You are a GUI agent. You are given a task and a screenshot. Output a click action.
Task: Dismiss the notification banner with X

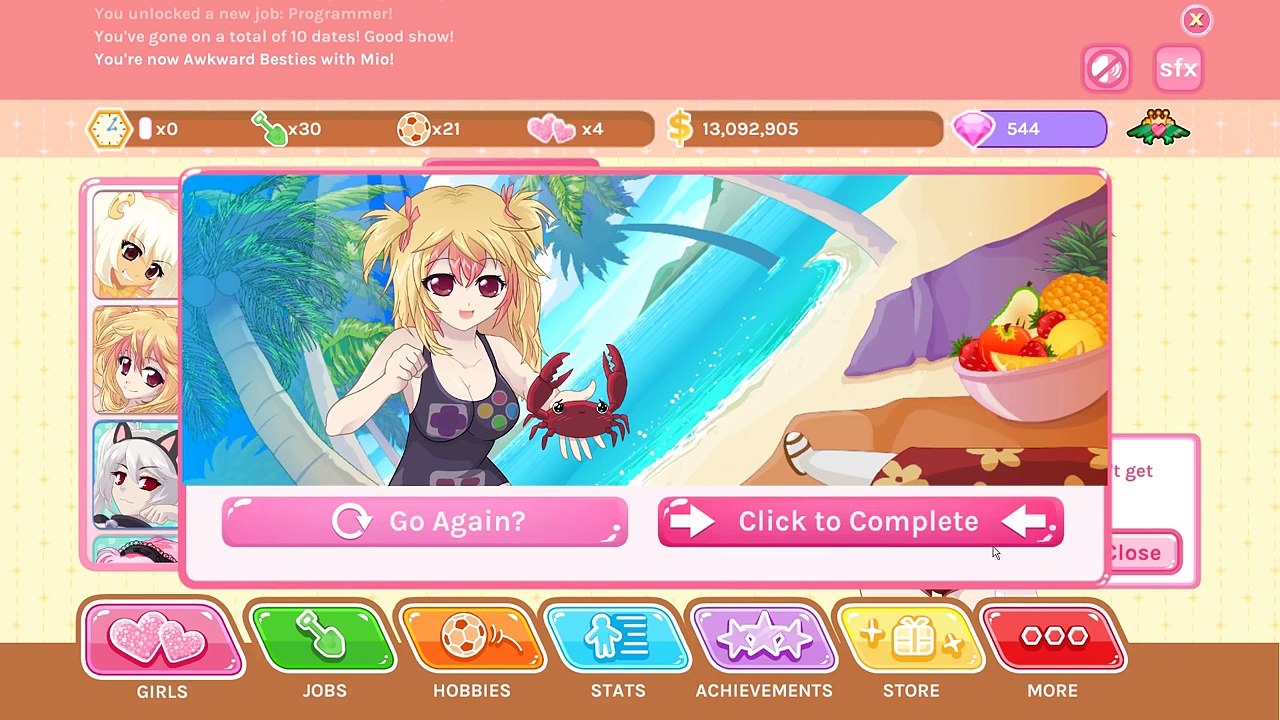(1195, 20)
